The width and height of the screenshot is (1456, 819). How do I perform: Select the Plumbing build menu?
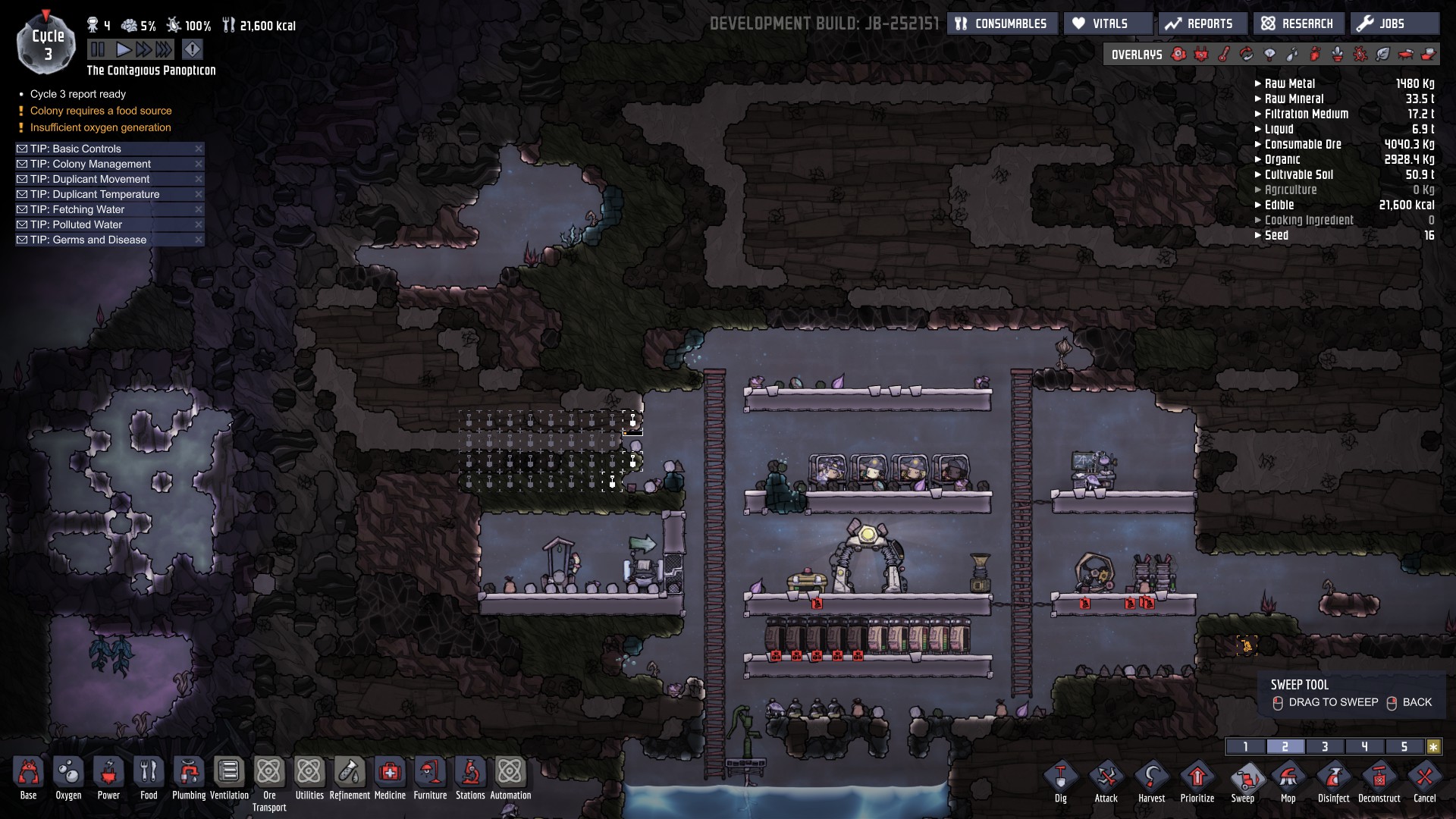tap(189, 778)
